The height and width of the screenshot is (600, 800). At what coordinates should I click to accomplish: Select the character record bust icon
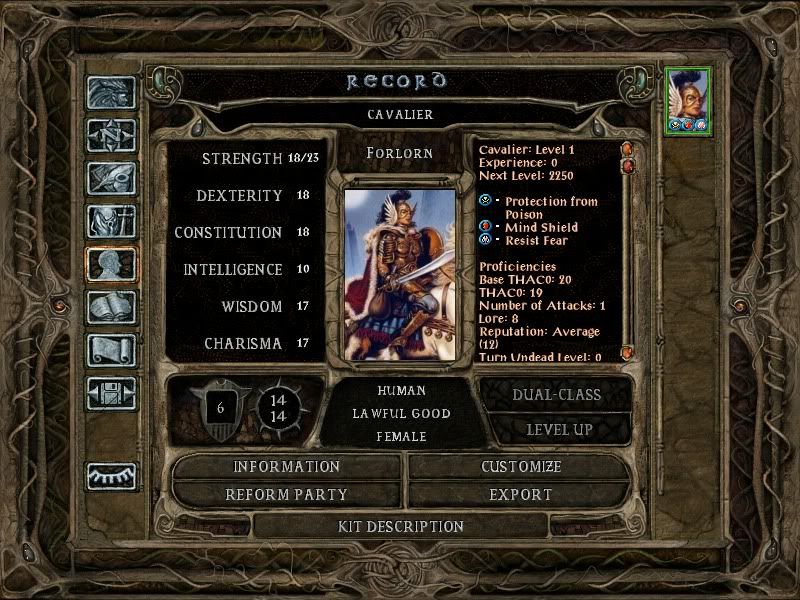click(111, 264)
